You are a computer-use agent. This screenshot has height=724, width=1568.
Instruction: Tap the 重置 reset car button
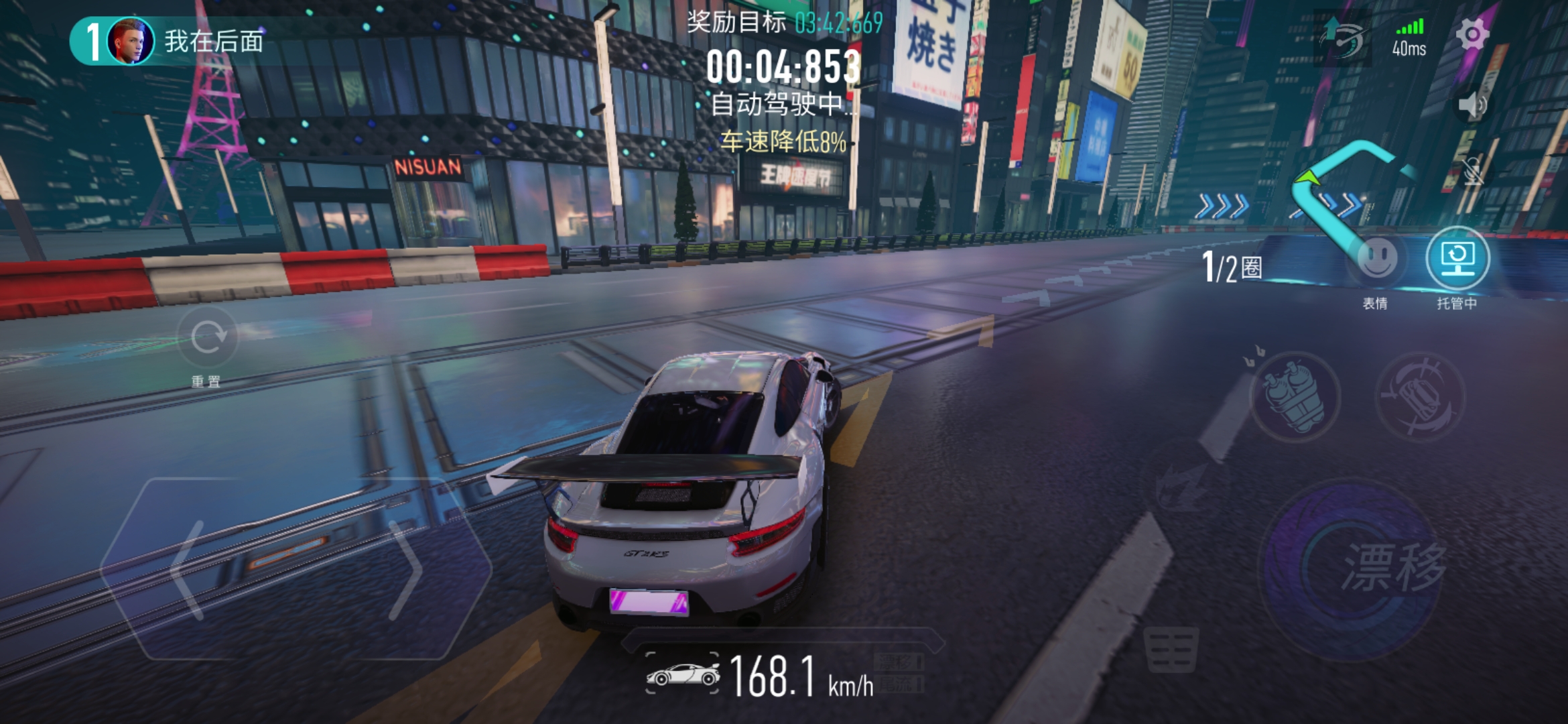[208, 337]
